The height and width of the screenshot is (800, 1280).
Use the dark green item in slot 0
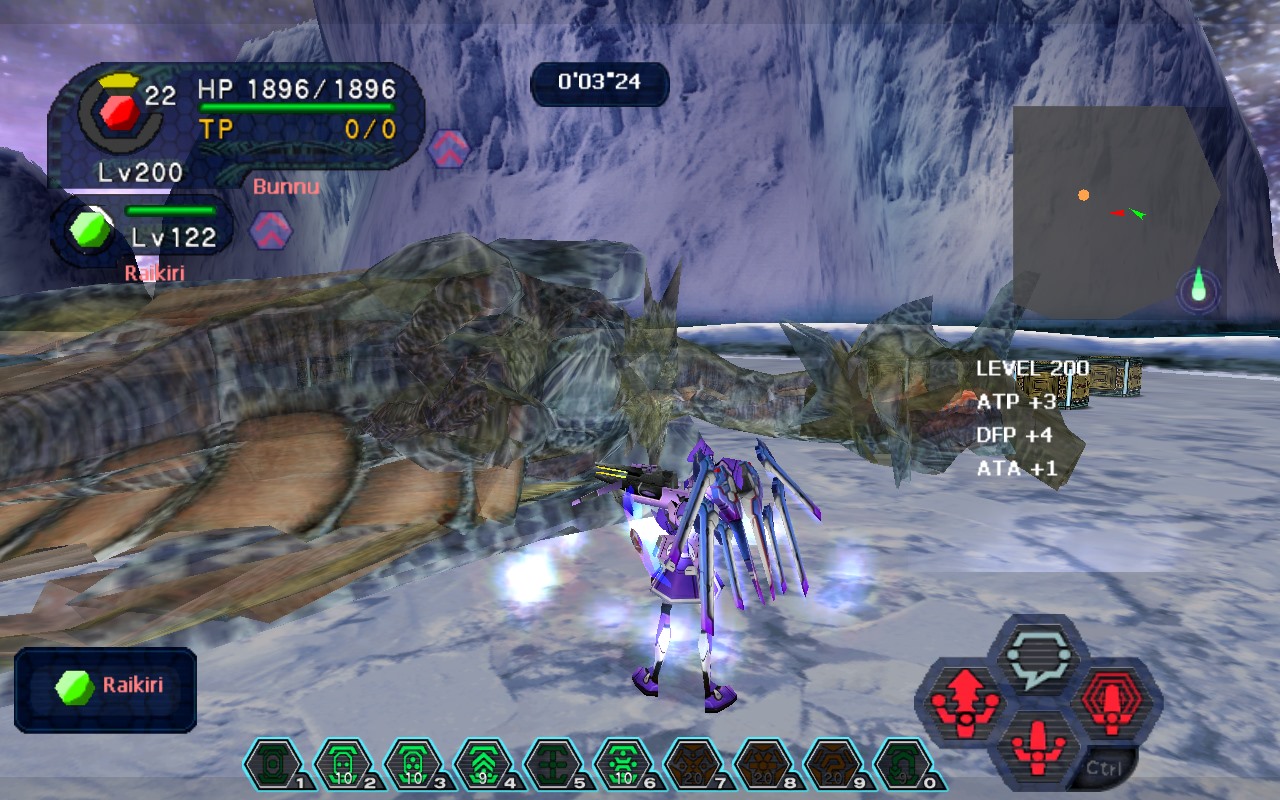(902, 766)
